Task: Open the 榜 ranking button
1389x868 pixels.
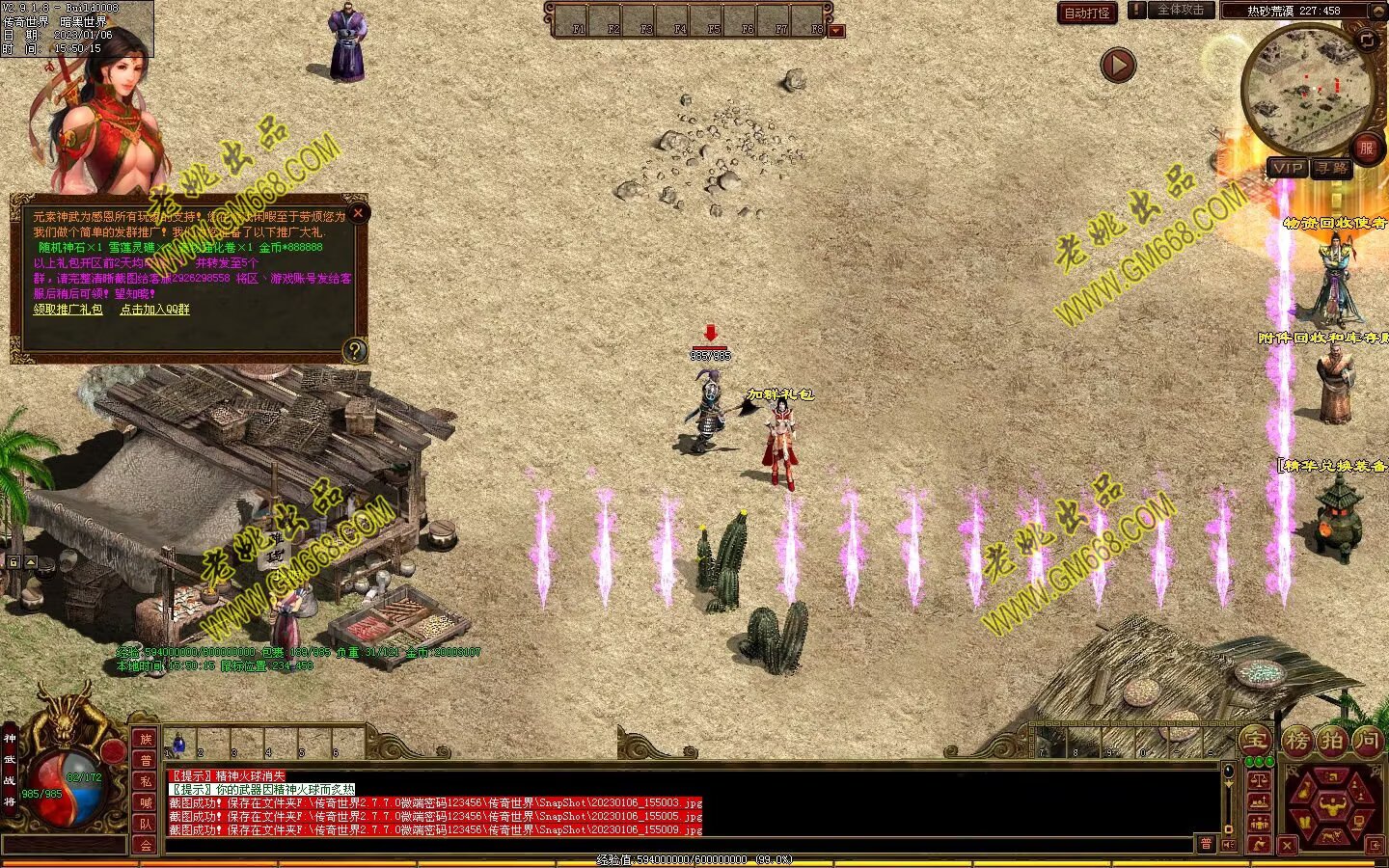Action: pos(1296,741)
